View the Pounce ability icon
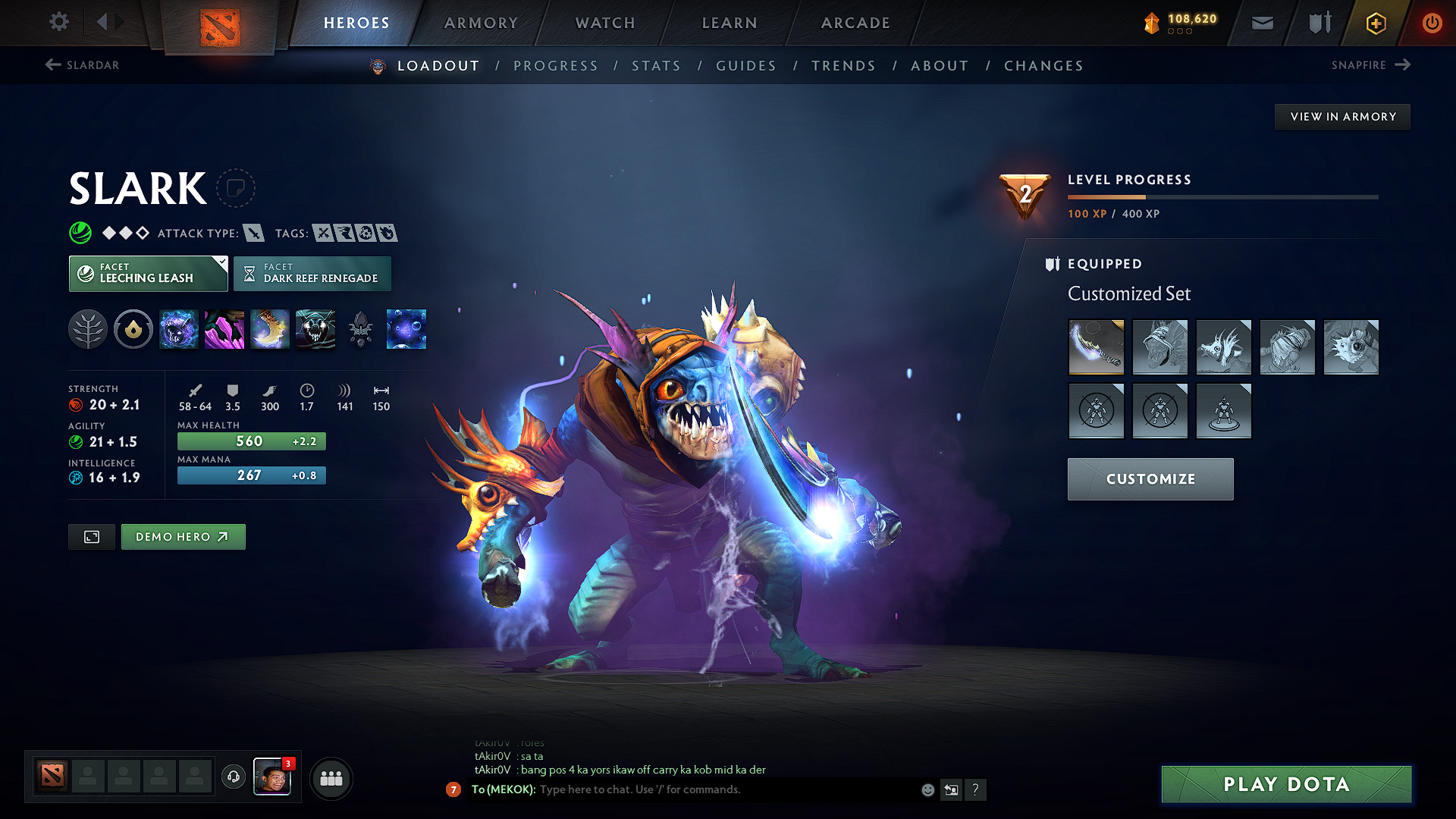This screenshot has width=1456, height=819. (x=224, y=329)
